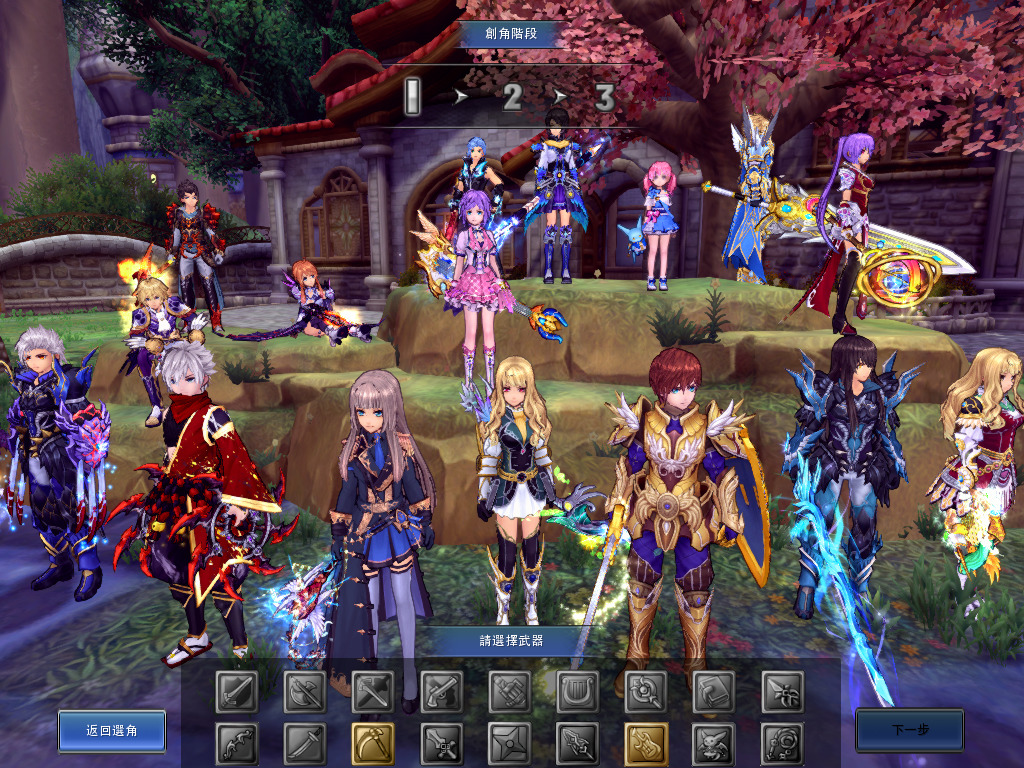Pick the winged creature weapon icon

pyautogui.click(x=713, y=744)
